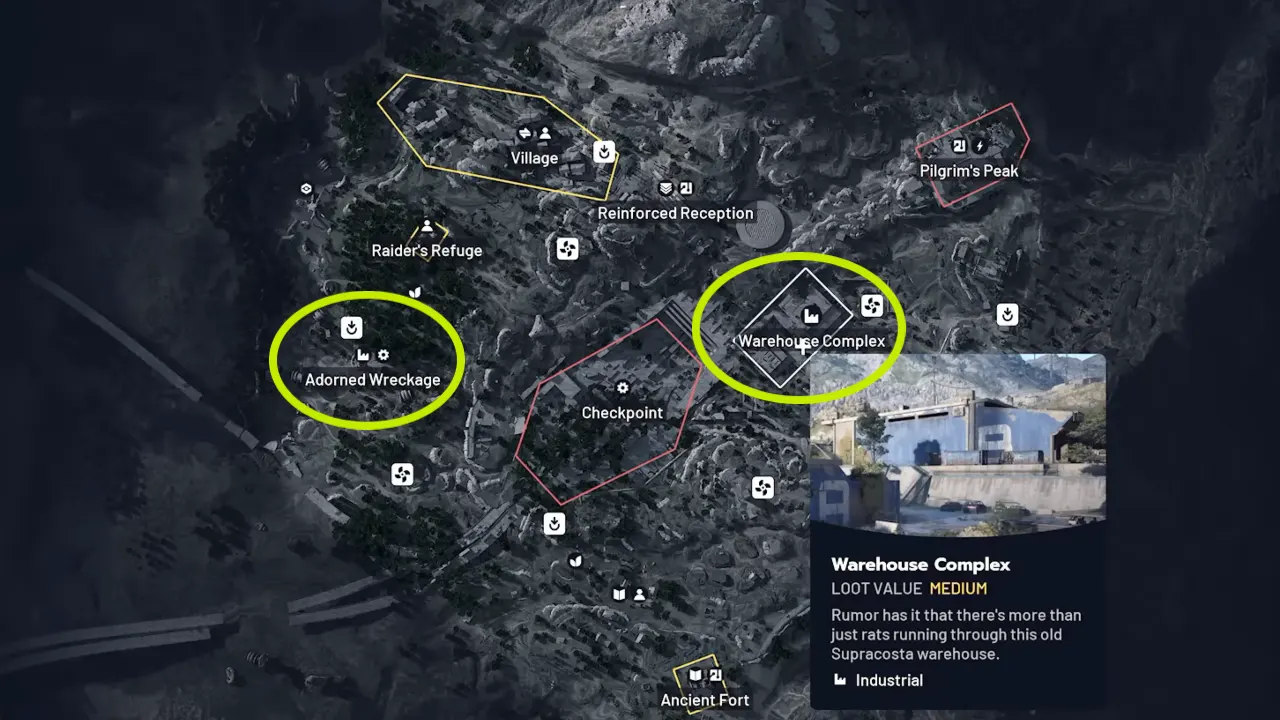Select the lightning bolt icon at Pilgrim's Peak

(x=980, y=145)
